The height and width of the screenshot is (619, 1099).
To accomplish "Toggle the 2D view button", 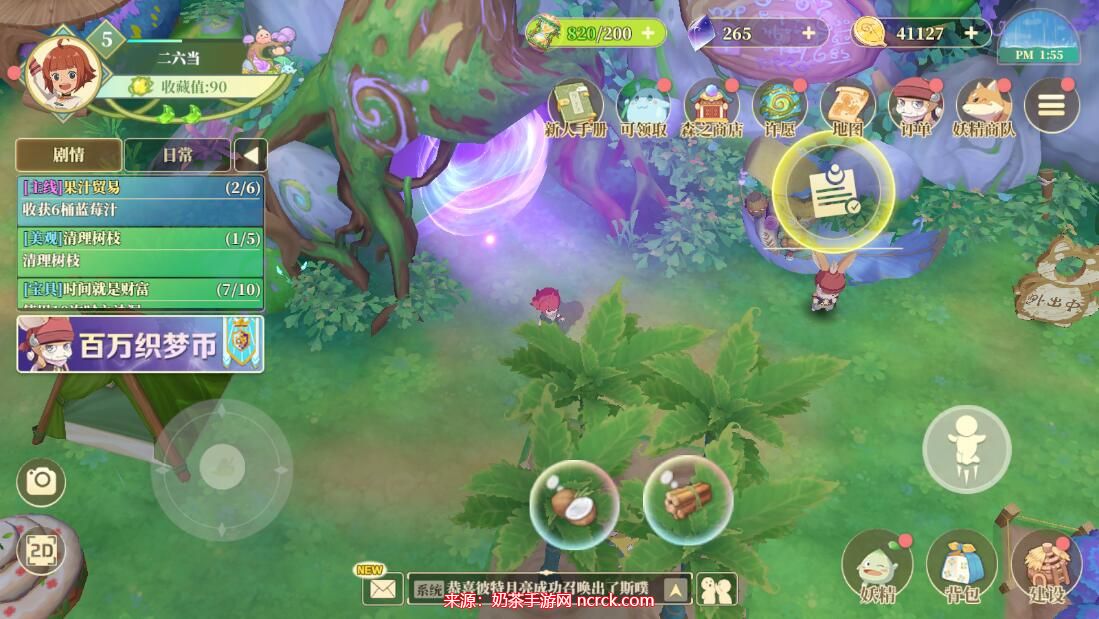I will click(41, 551).
